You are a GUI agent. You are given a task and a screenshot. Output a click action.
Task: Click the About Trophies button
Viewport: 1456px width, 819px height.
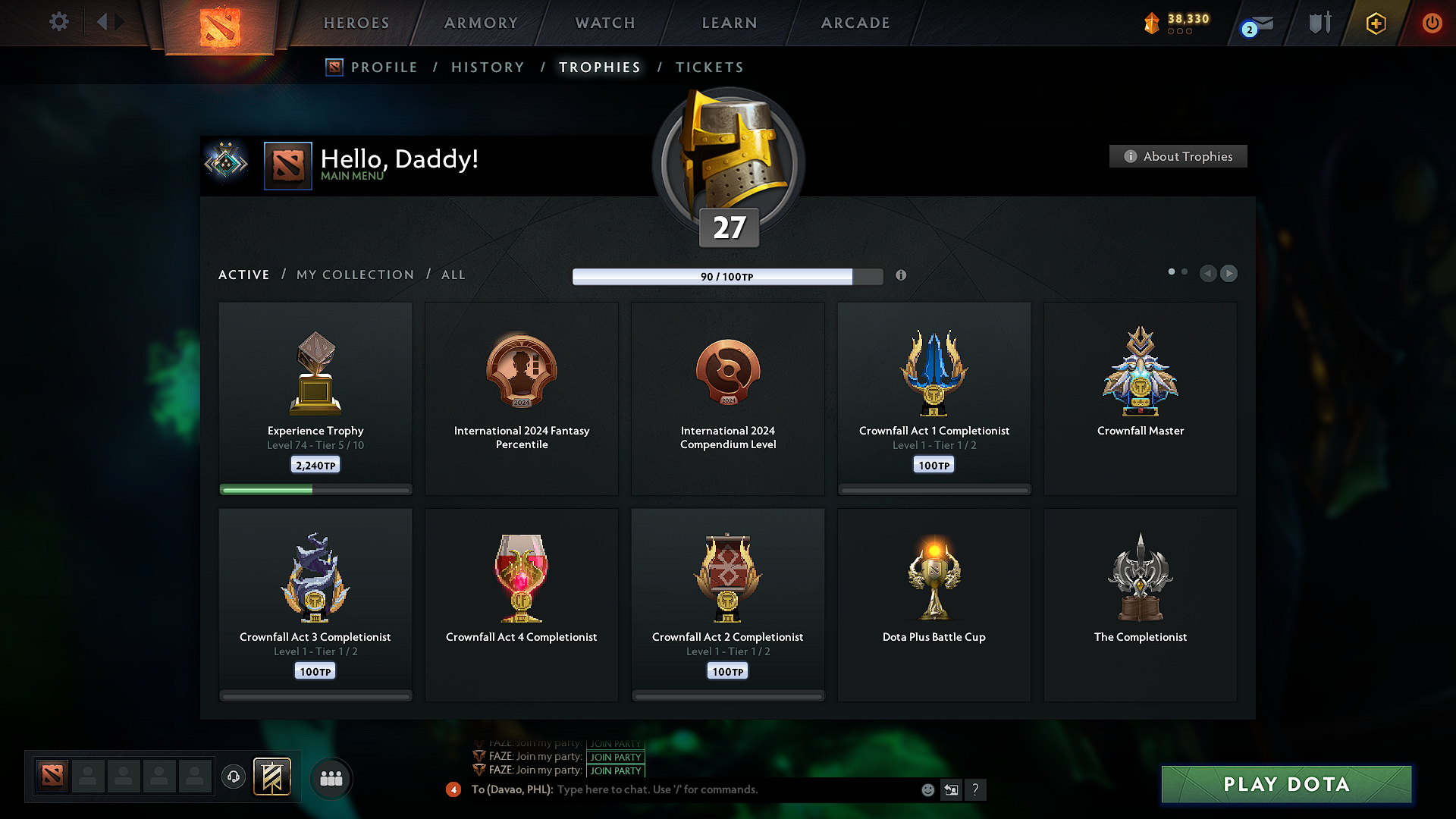pos(1178,156)
